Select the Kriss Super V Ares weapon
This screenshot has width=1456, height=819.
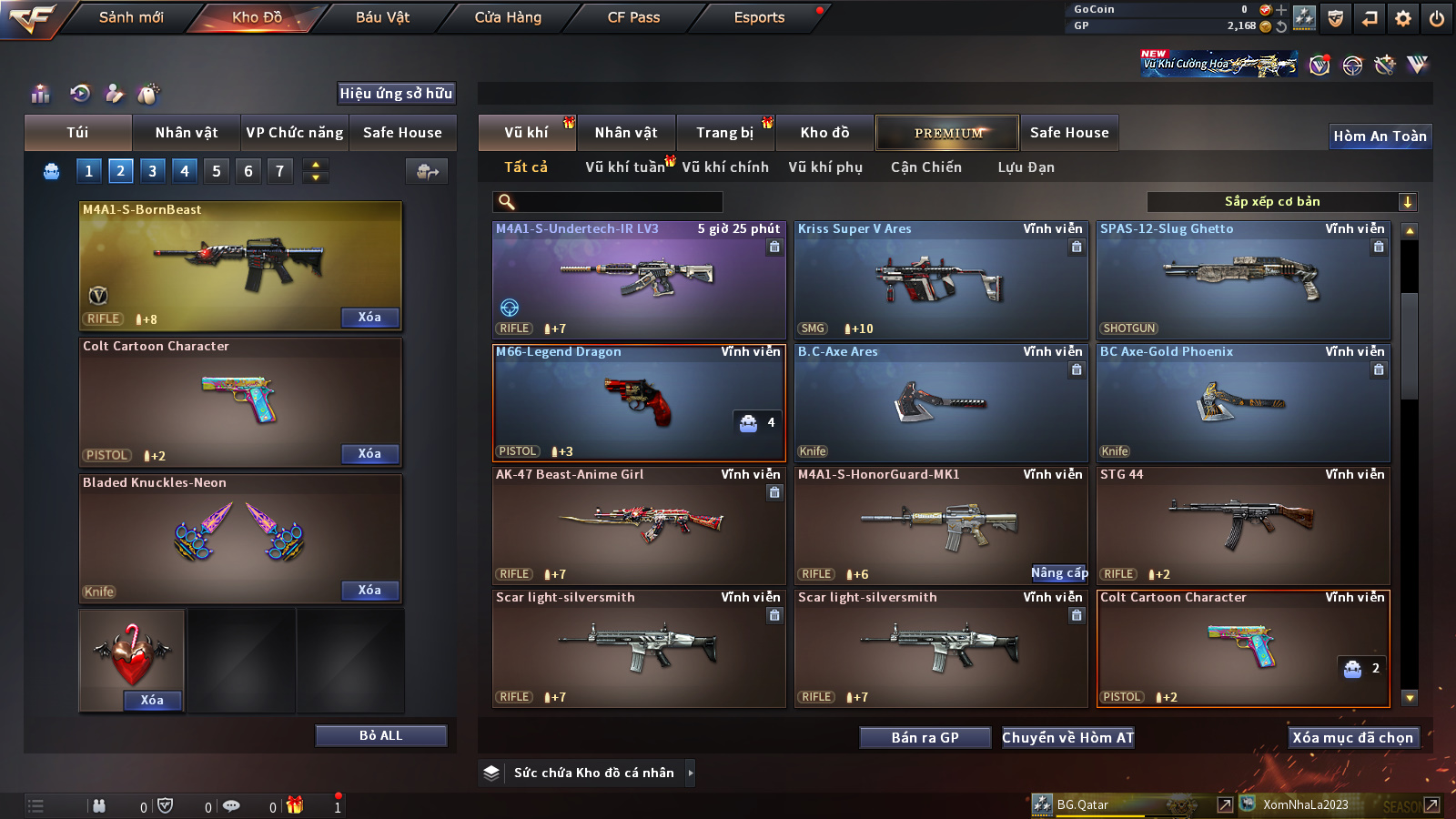[941, 281]
